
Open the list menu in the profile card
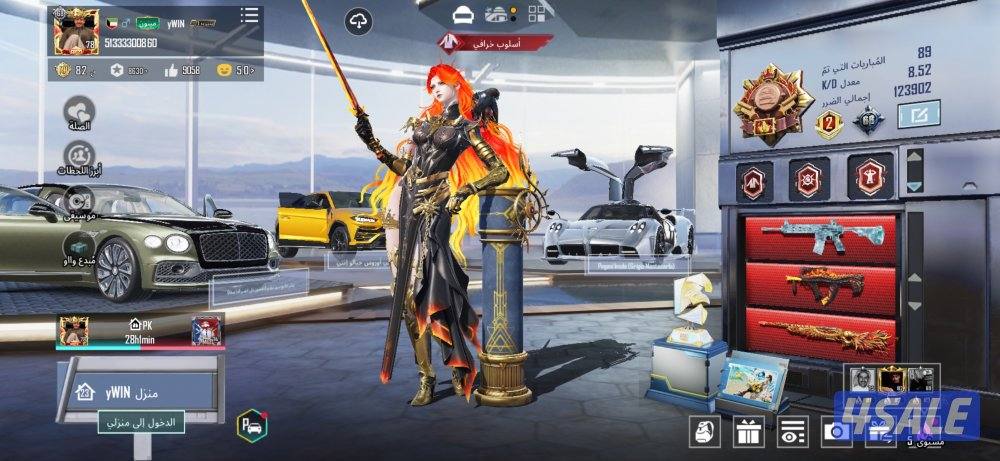click(x=249, y=15)
